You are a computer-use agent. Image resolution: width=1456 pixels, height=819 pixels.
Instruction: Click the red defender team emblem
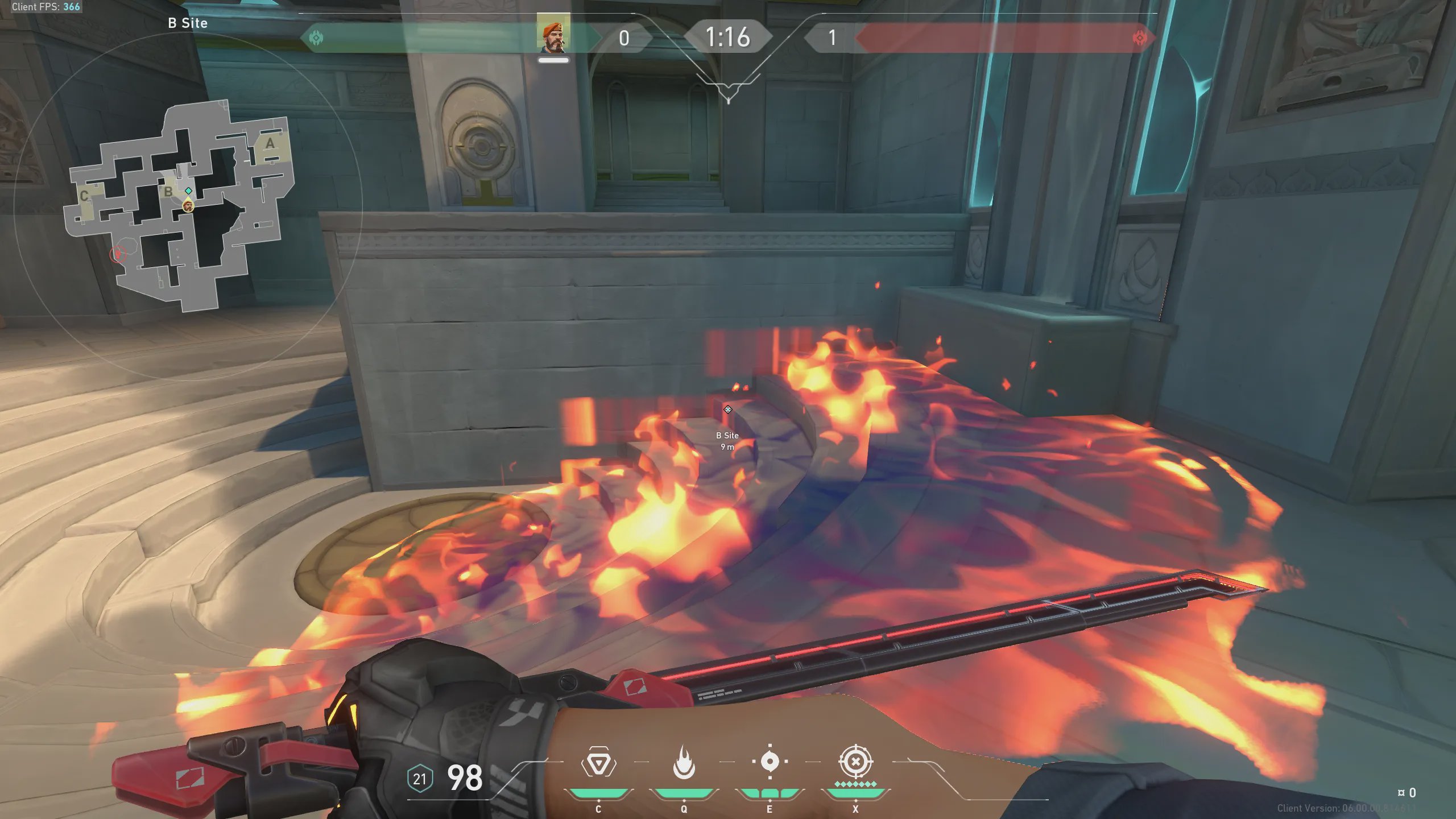tap(1139, 38)
